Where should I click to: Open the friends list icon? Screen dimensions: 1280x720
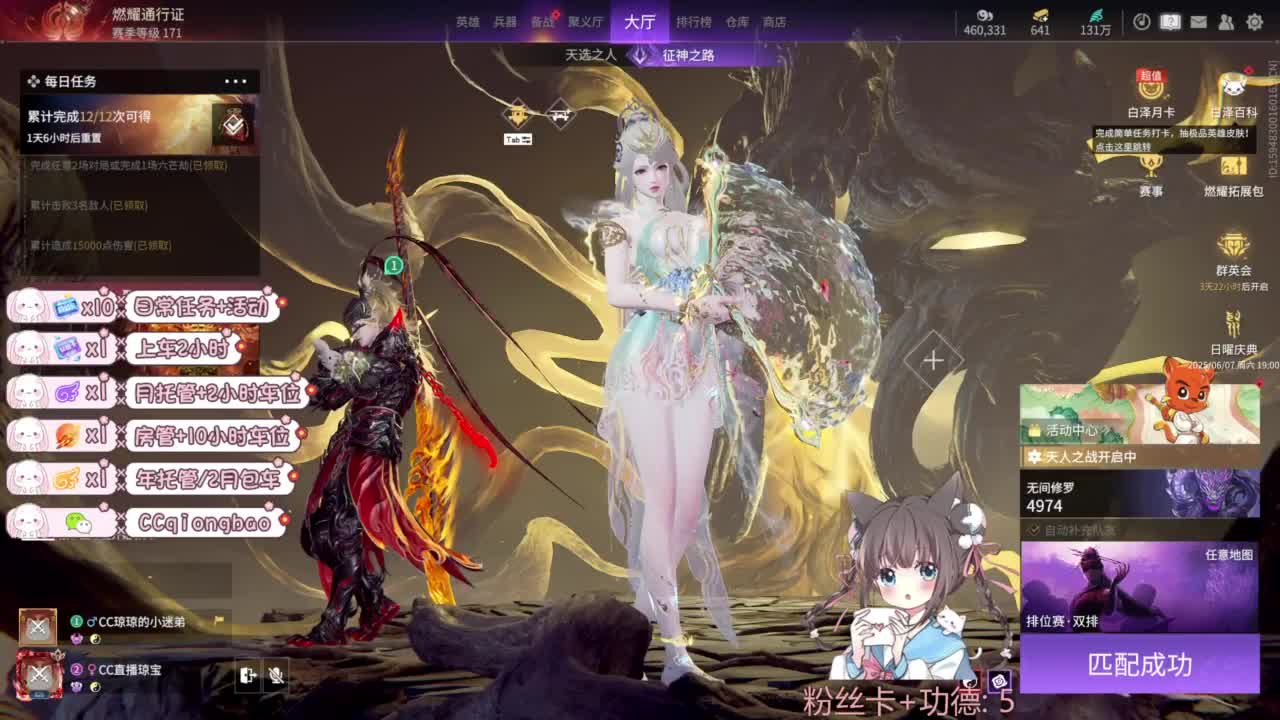coord(1224,21)
